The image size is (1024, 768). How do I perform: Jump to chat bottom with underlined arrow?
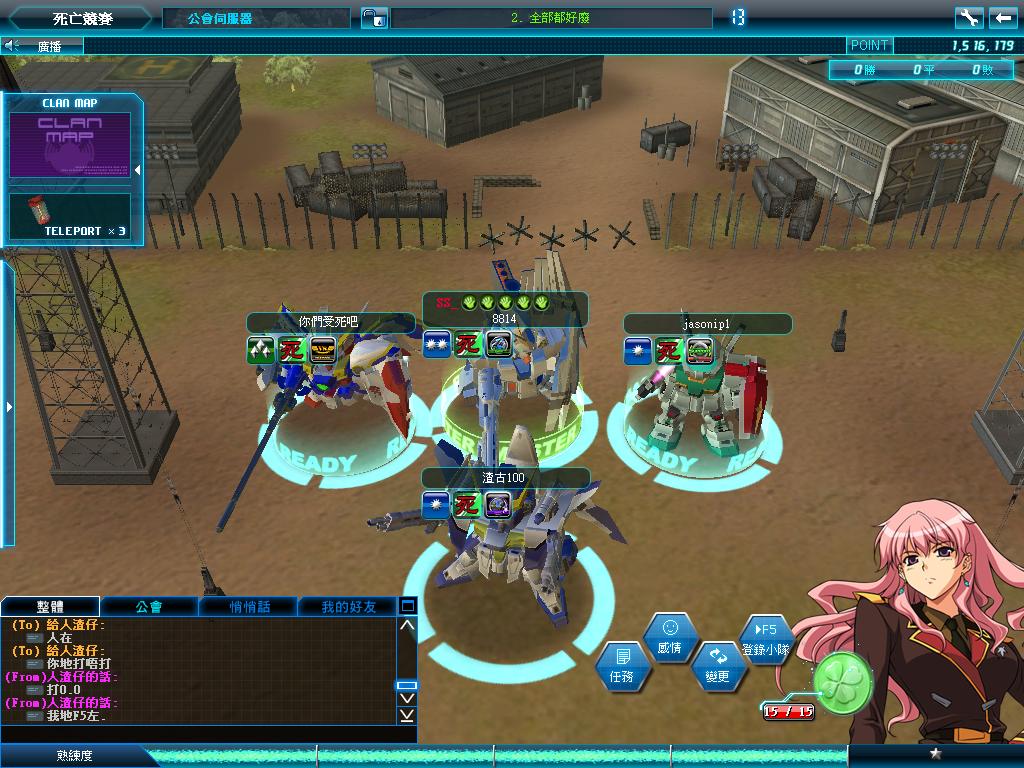click(407, 715)
